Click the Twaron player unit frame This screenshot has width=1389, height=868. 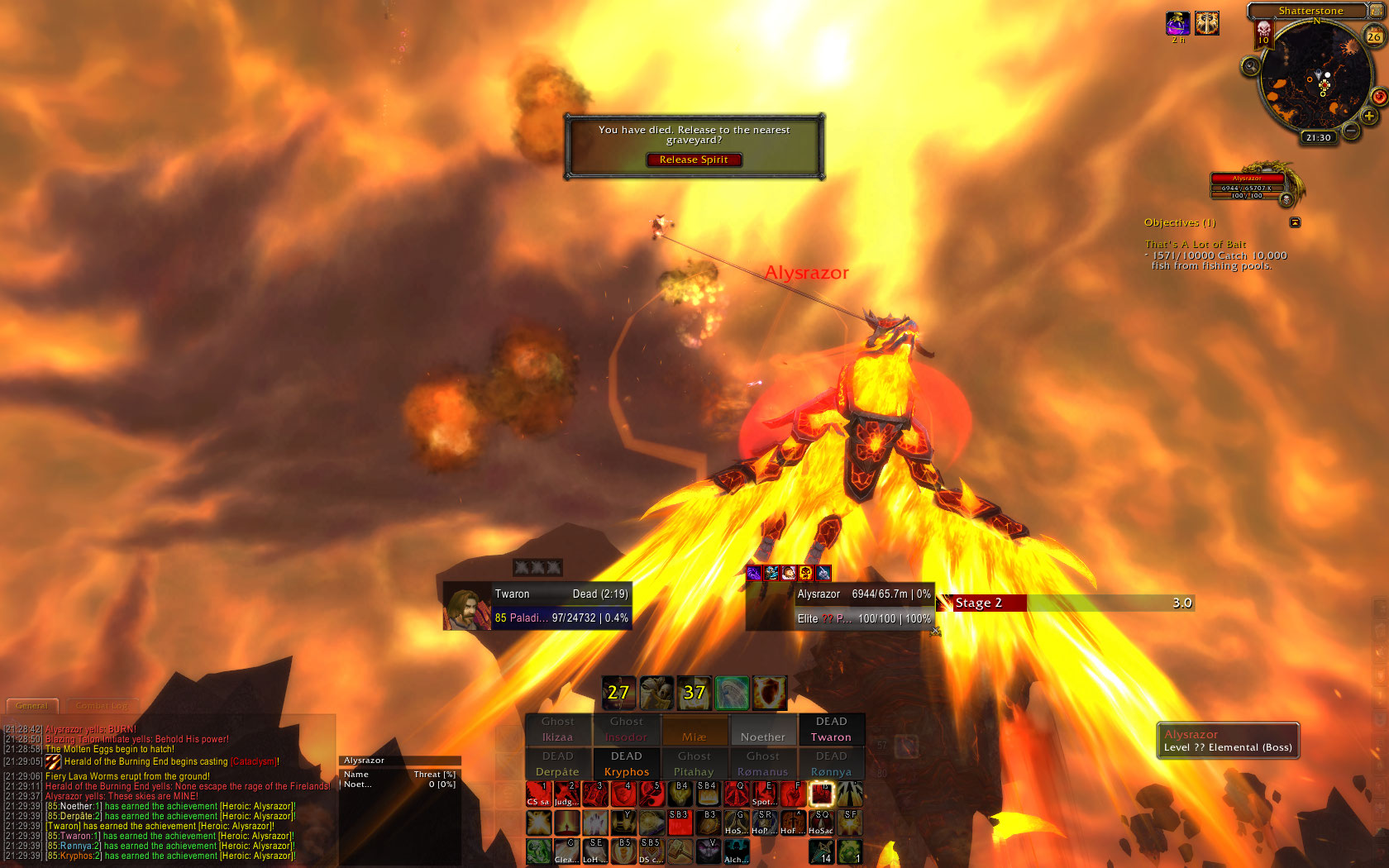coord(537,606)
